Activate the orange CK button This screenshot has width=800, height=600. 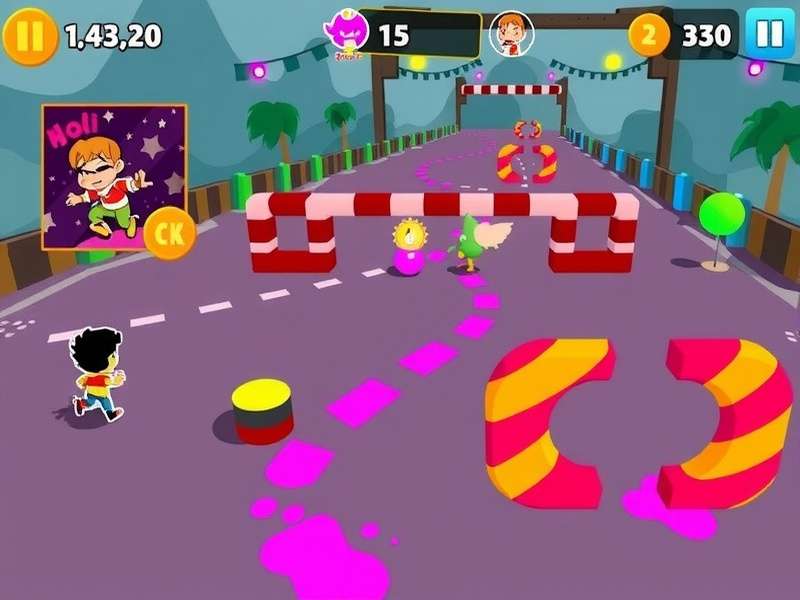coord(169,236)
